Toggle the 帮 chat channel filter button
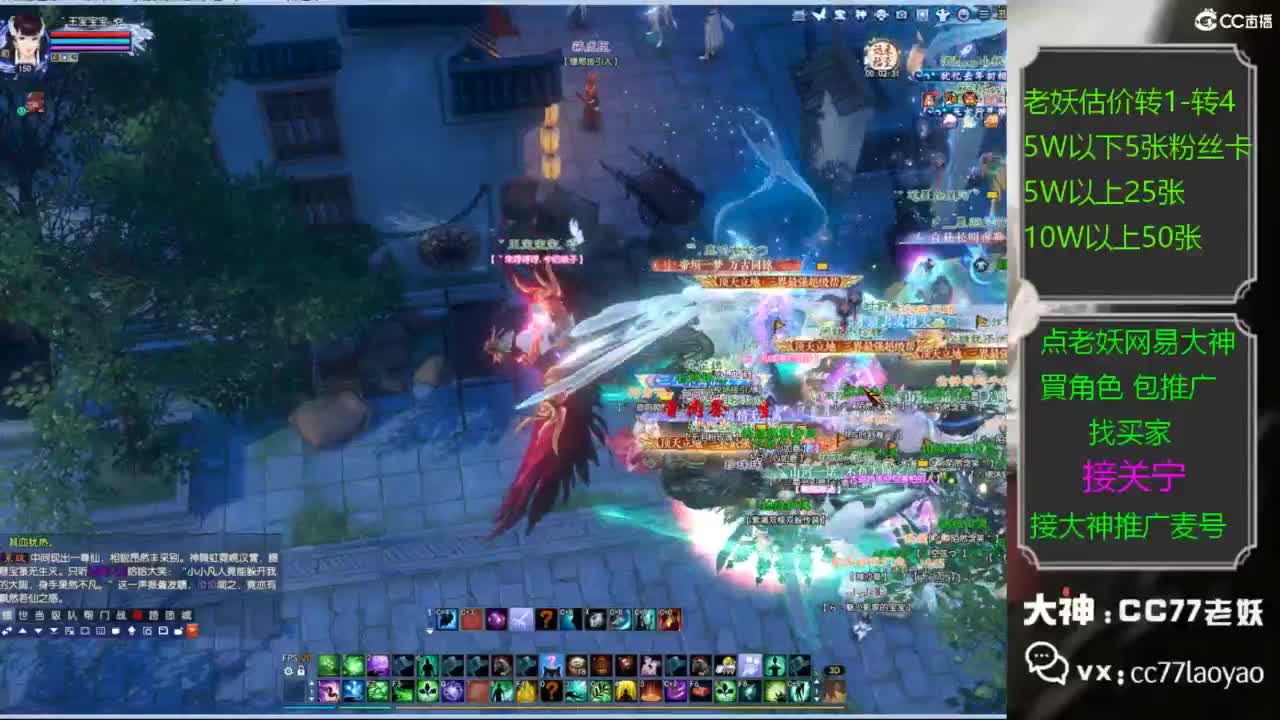Screen dimensions: 1280x720 click(89, 616)
